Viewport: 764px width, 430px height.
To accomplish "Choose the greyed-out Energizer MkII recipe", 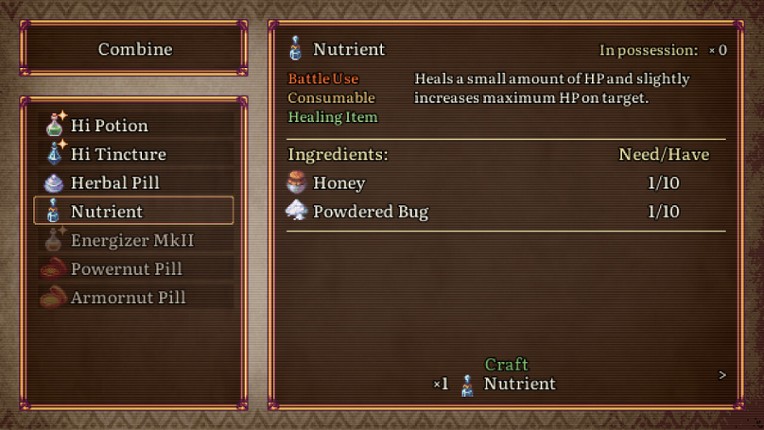I will tap(134, 240).
